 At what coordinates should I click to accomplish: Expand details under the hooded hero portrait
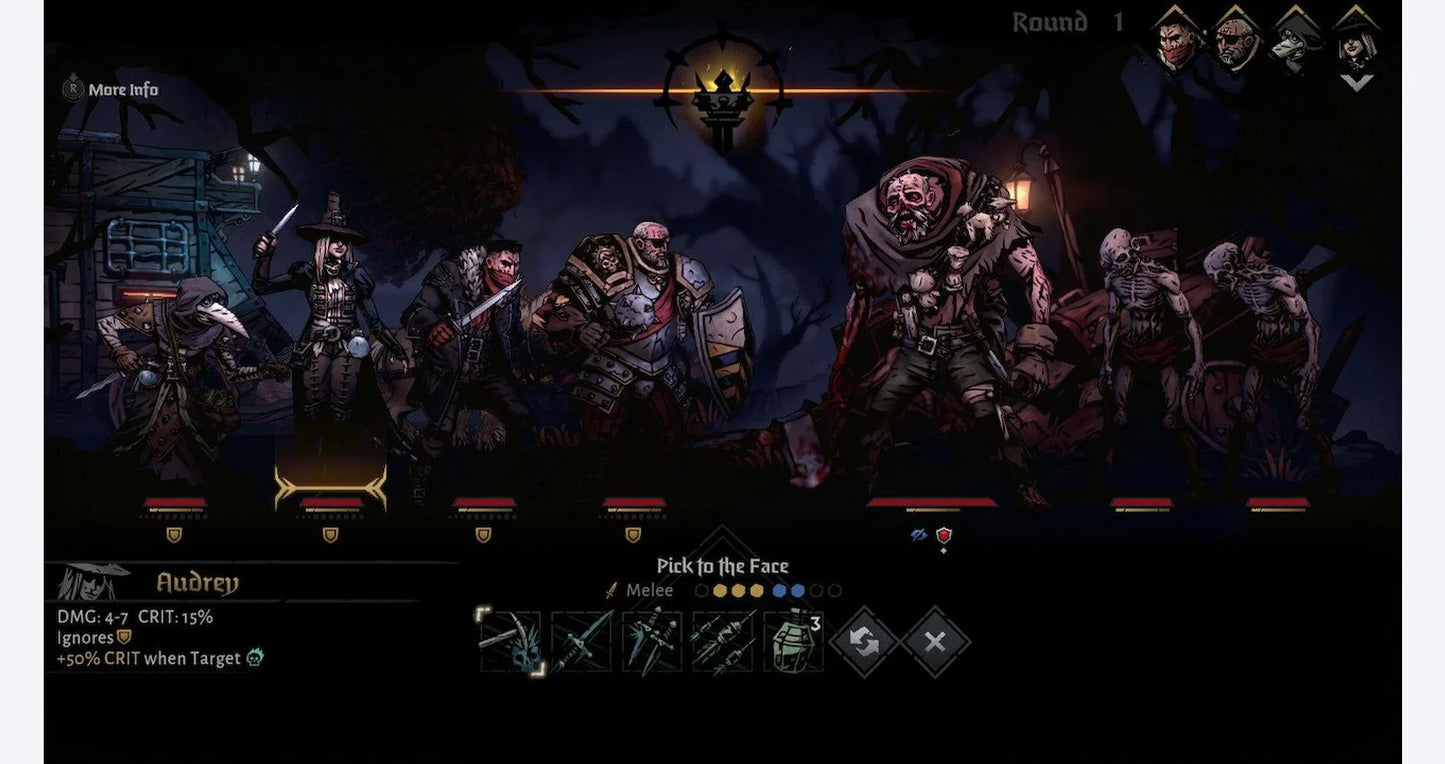[1356, 82]
